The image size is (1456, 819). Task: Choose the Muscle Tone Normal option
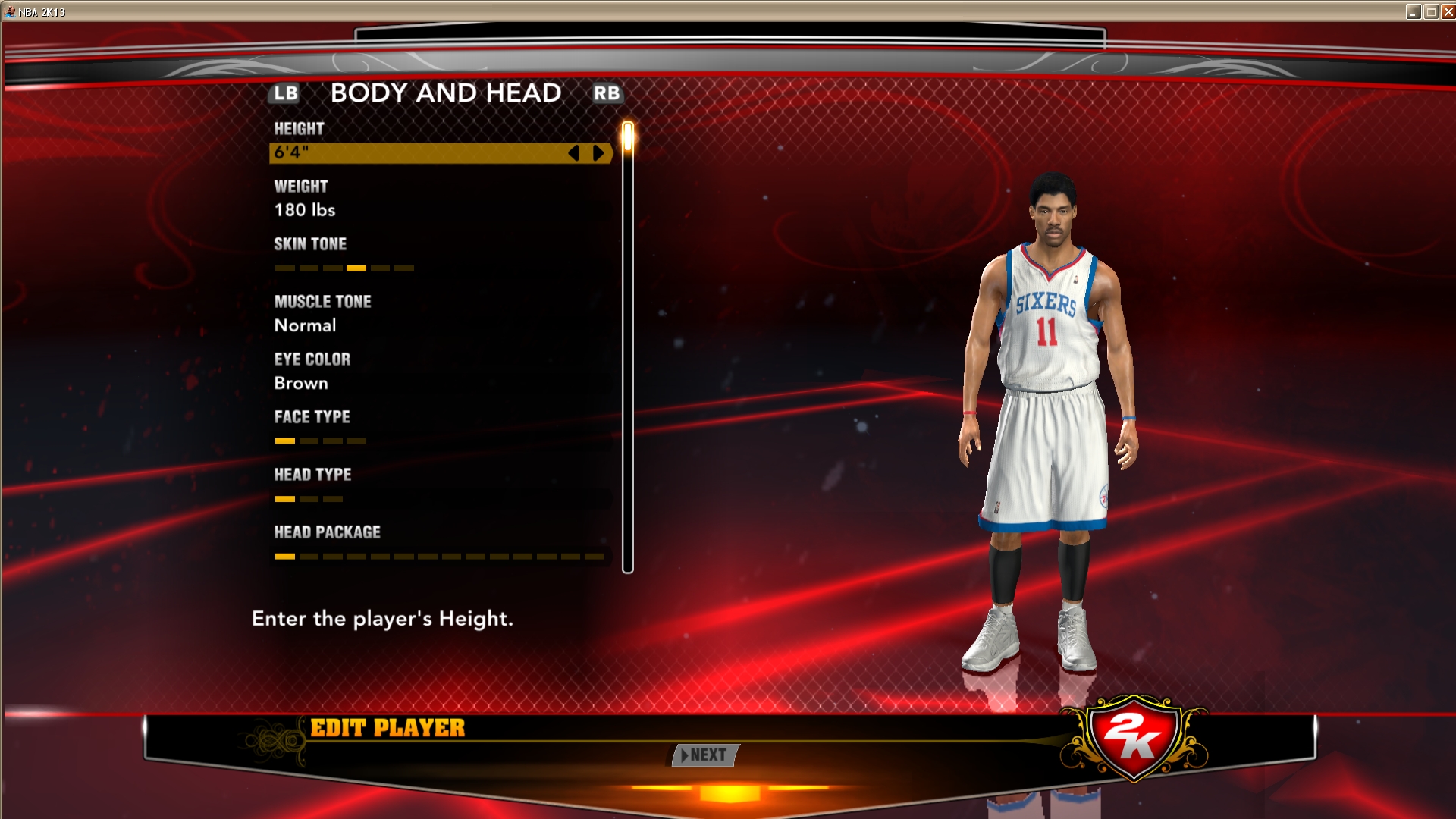click(x=305, y=325)
